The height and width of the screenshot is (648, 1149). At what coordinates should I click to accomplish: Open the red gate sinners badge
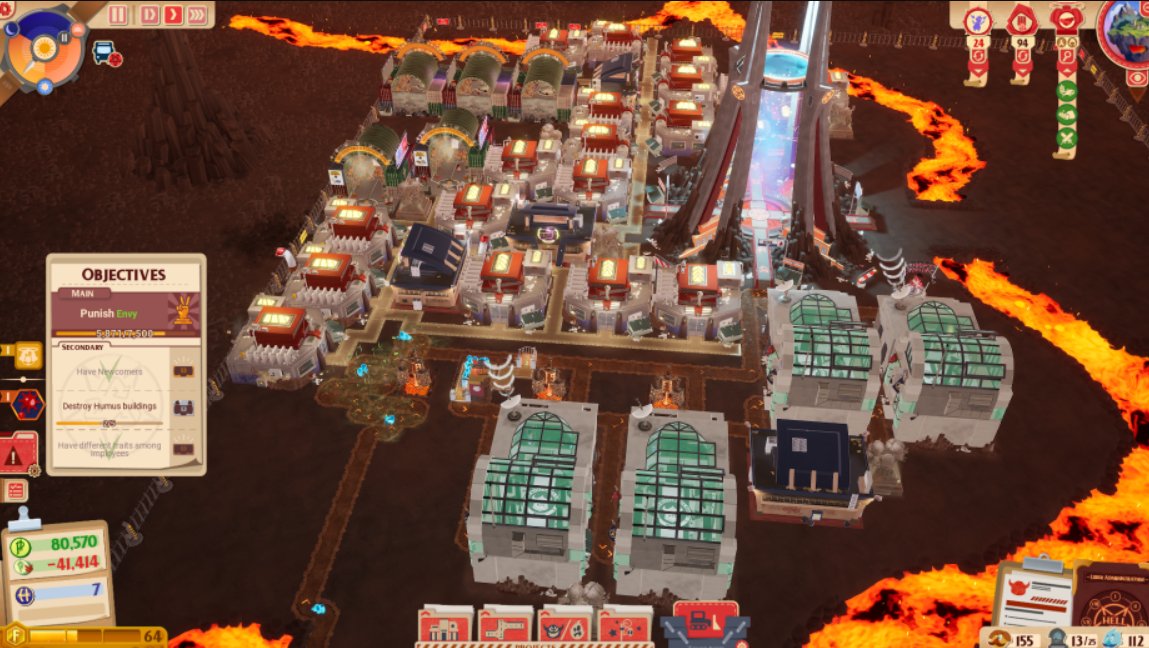(x=1021, y=20)
